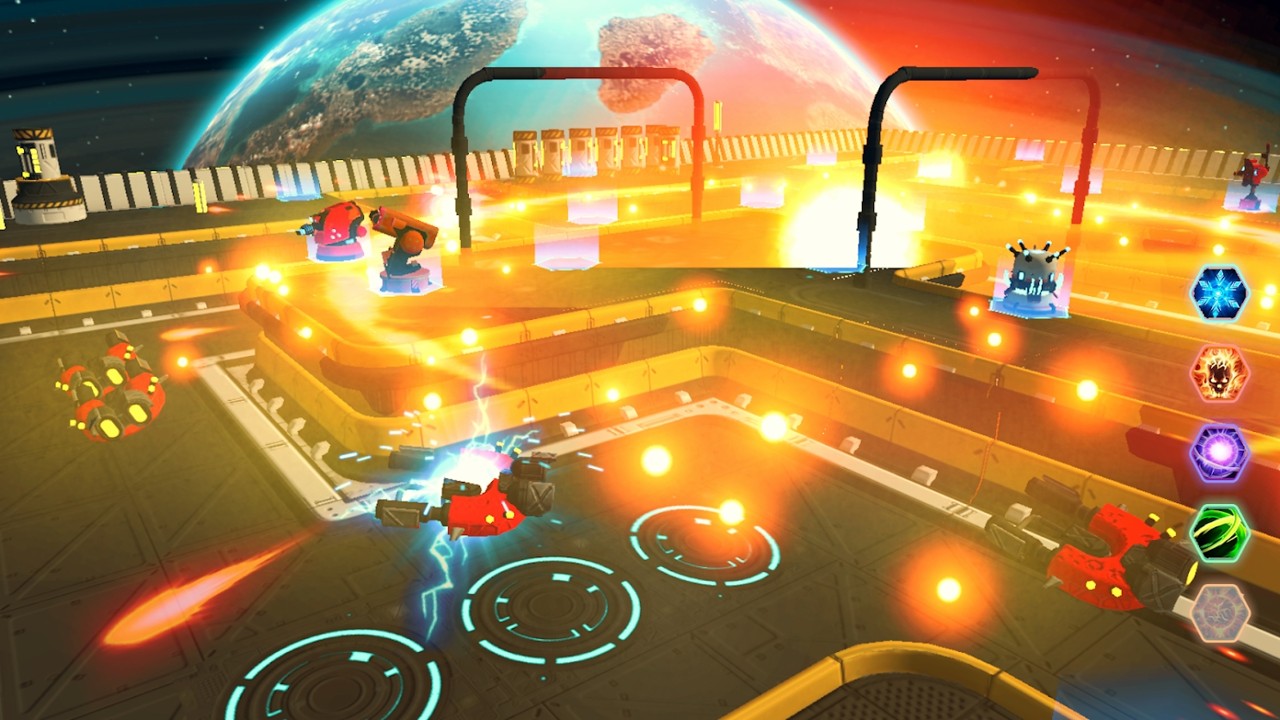
Task: Click the faded grey hexagon ability
Action: [x=1219, y=612]
